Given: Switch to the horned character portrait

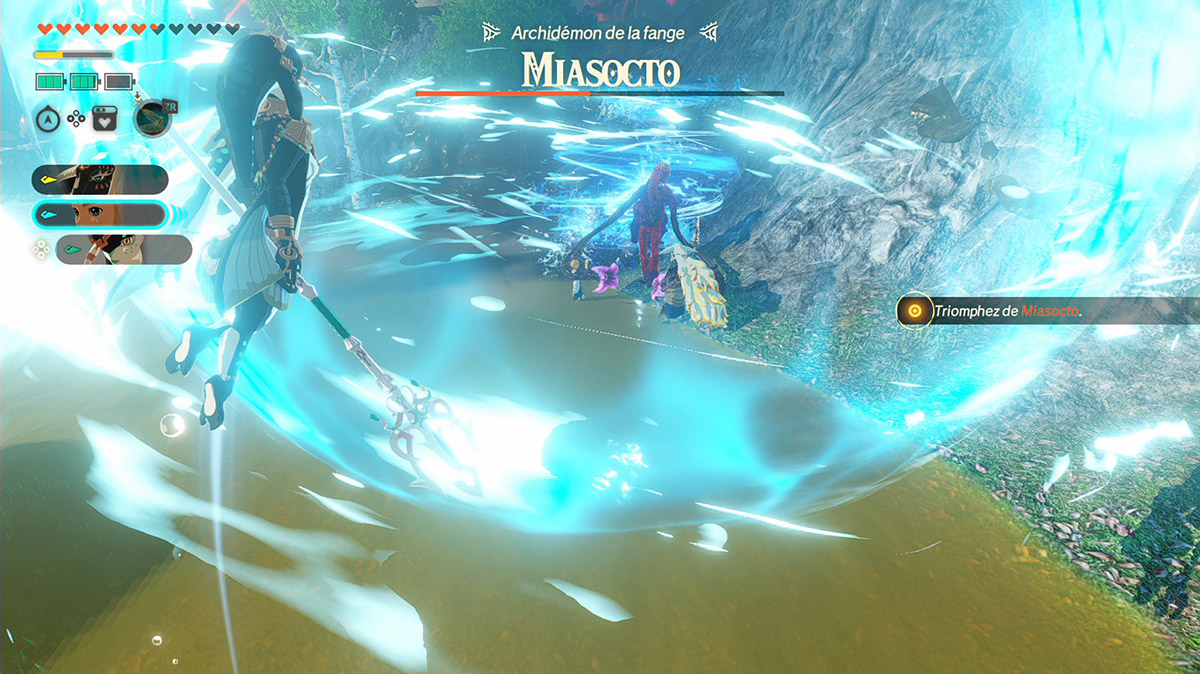Looking at the screenshot, I should (99, 180).
